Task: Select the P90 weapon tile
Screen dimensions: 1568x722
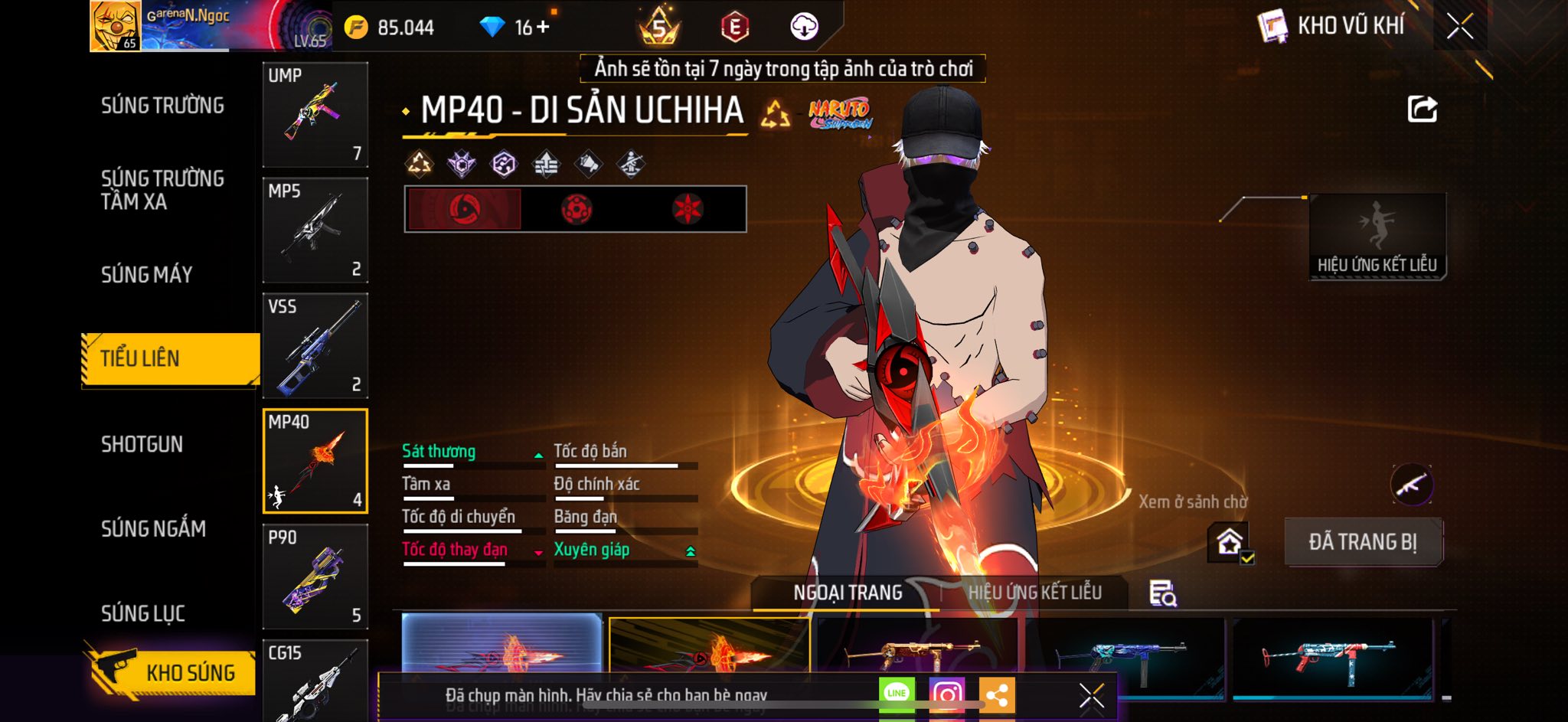Action: [315, 577]
